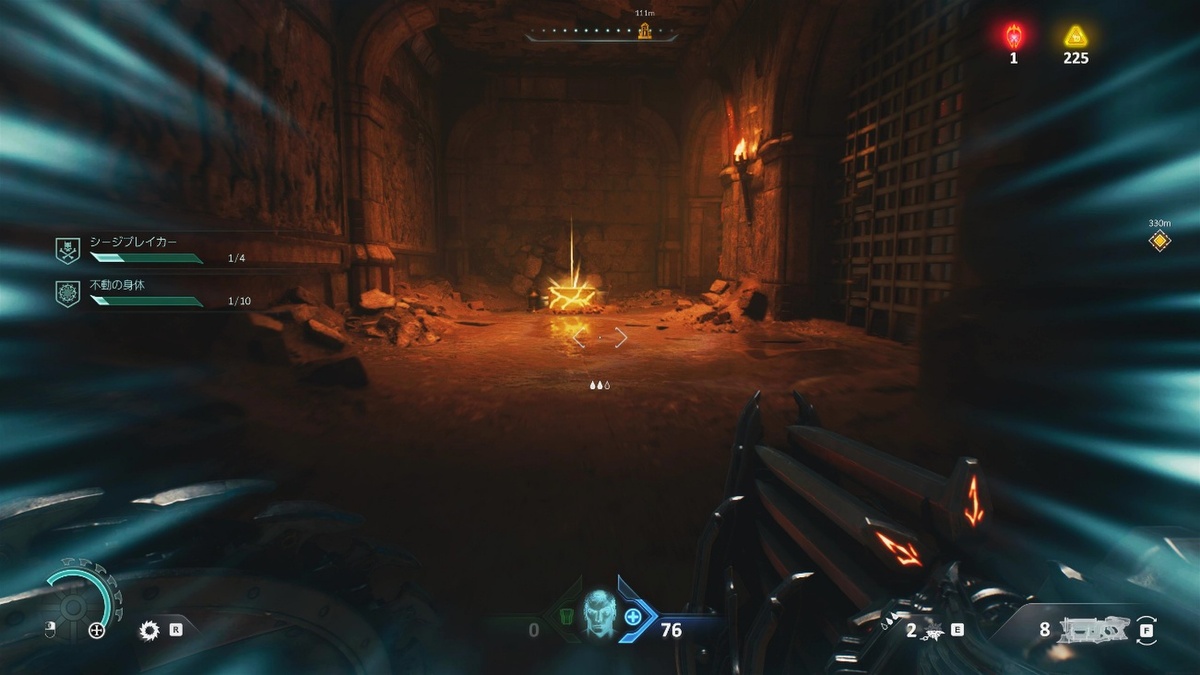Select the melee weapon charge icon
The height and width of the screenshot is (675, 1200).
click(931, 630)
